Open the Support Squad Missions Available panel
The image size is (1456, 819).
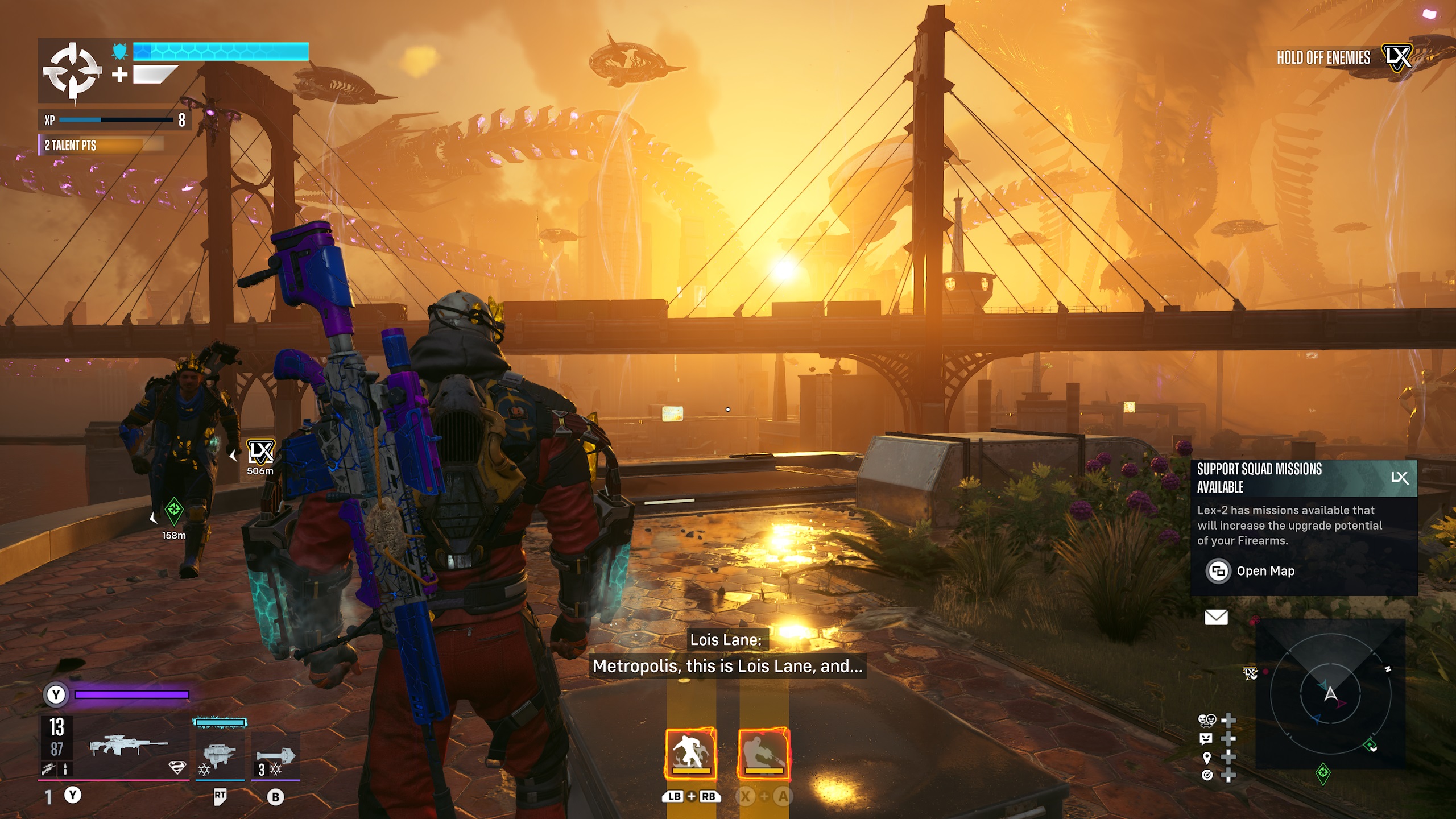1303,478
